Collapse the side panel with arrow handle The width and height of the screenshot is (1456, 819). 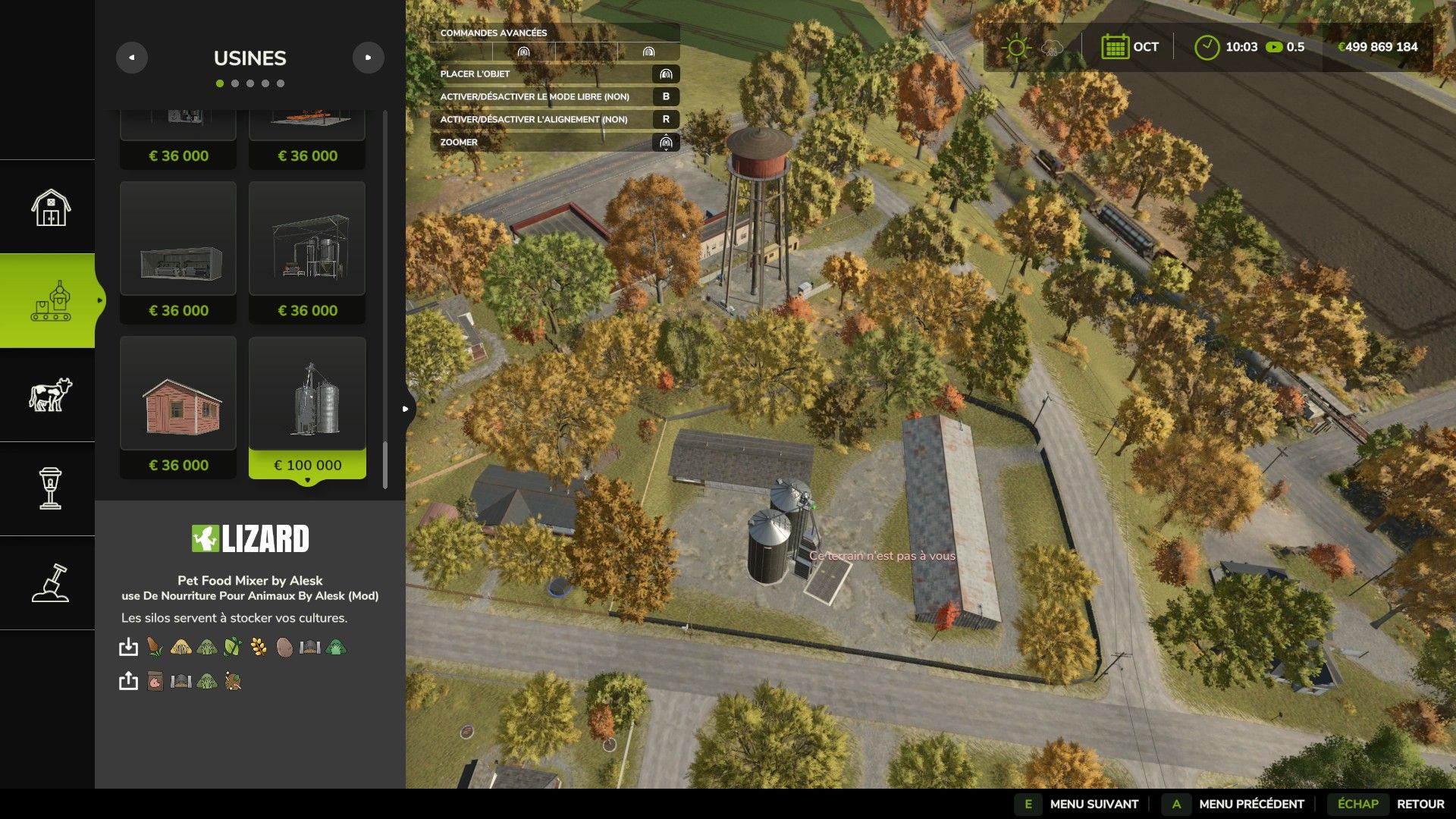click(406, 409)
